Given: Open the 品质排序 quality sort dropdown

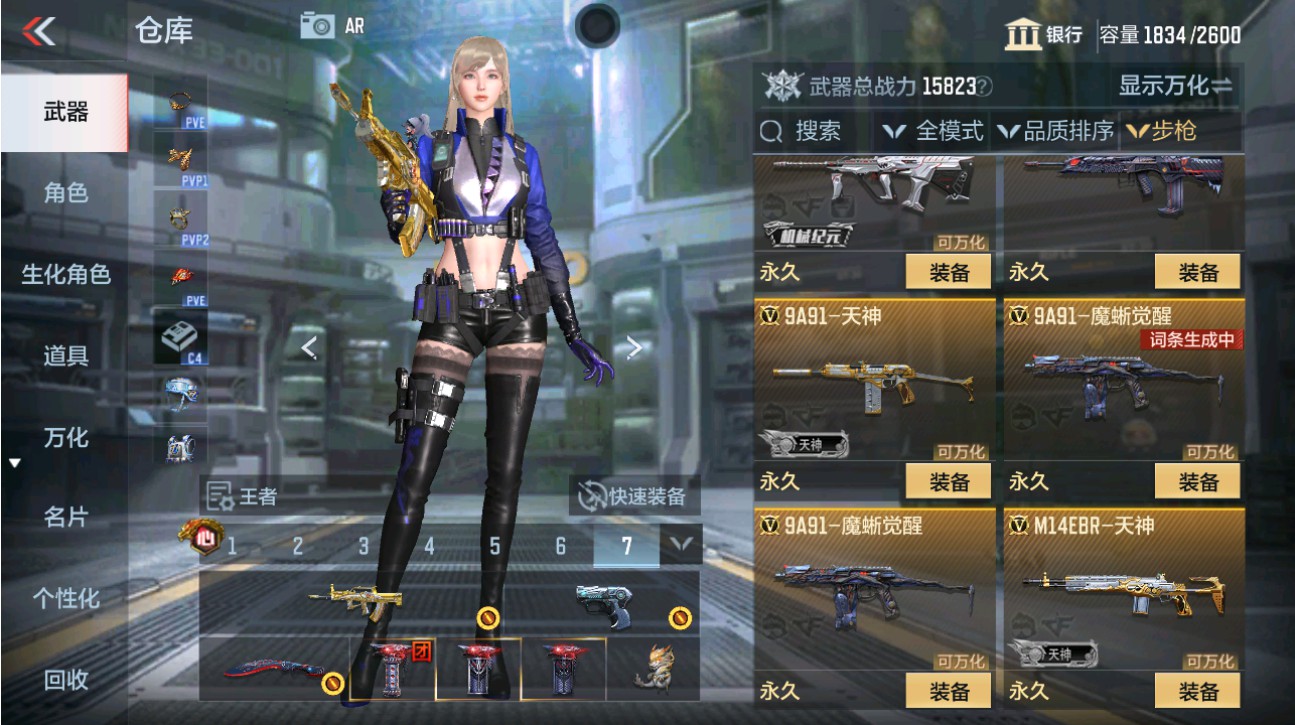Looking at the screenshot, I should point(1063,130).
